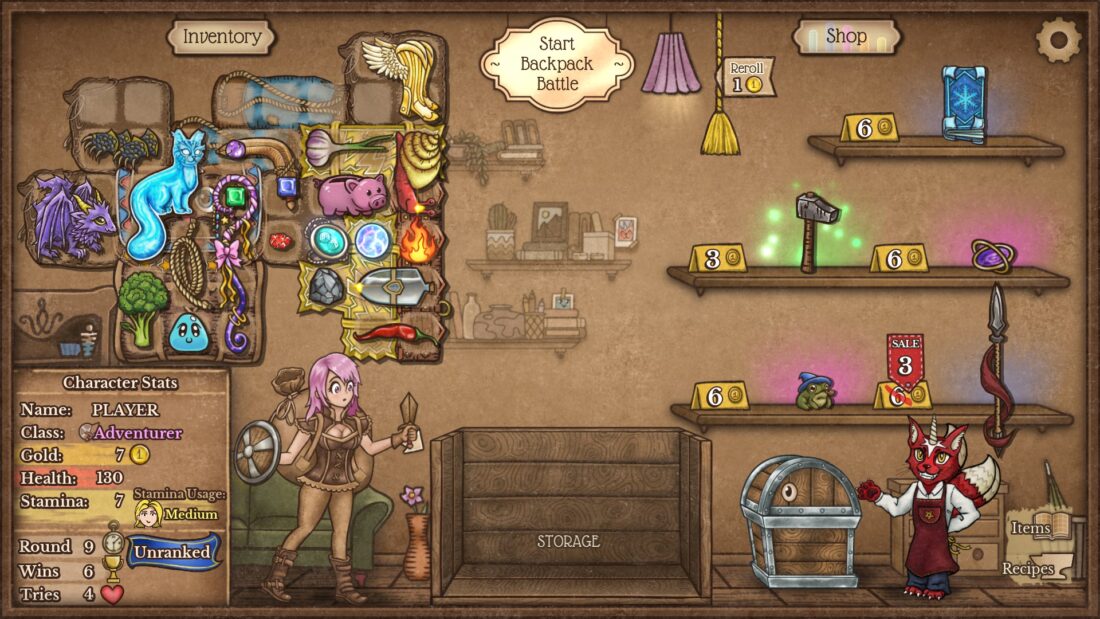This screenshot has height=619, width=1100.
Task: Reroll the shop for 1 gold
Action: tap(747, 77)
